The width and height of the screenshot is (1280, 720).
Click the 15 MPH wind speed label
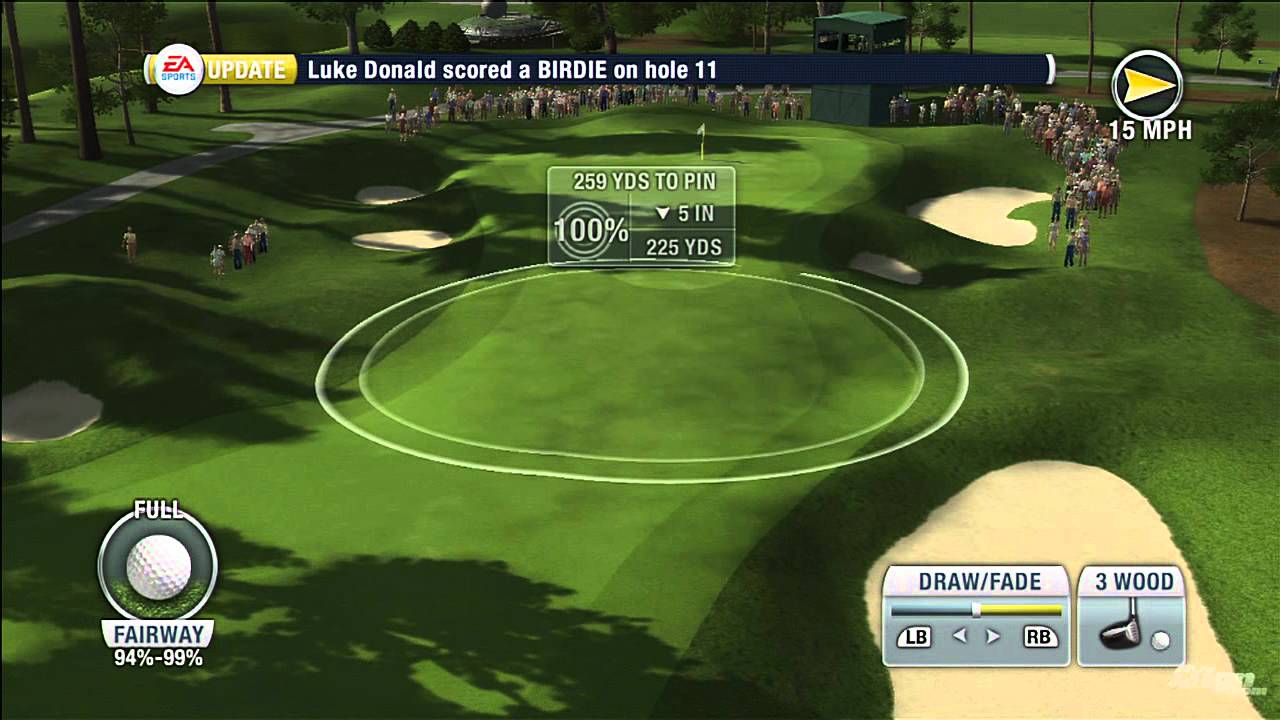coord(1151,129)
